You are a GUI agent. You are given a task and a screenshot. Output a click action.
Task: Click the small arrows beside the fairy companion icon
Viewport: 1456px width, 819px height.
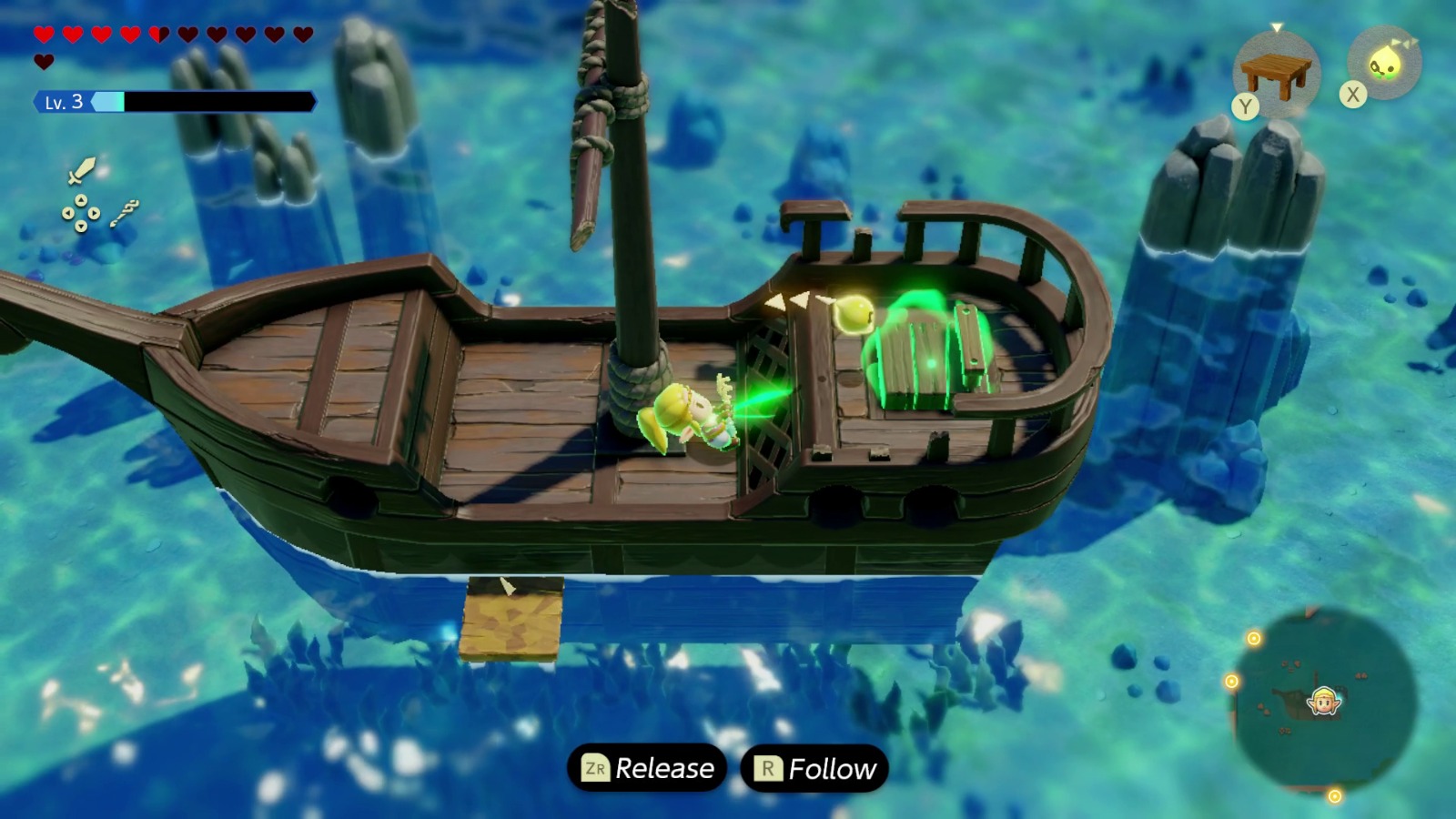[1405, 42]
